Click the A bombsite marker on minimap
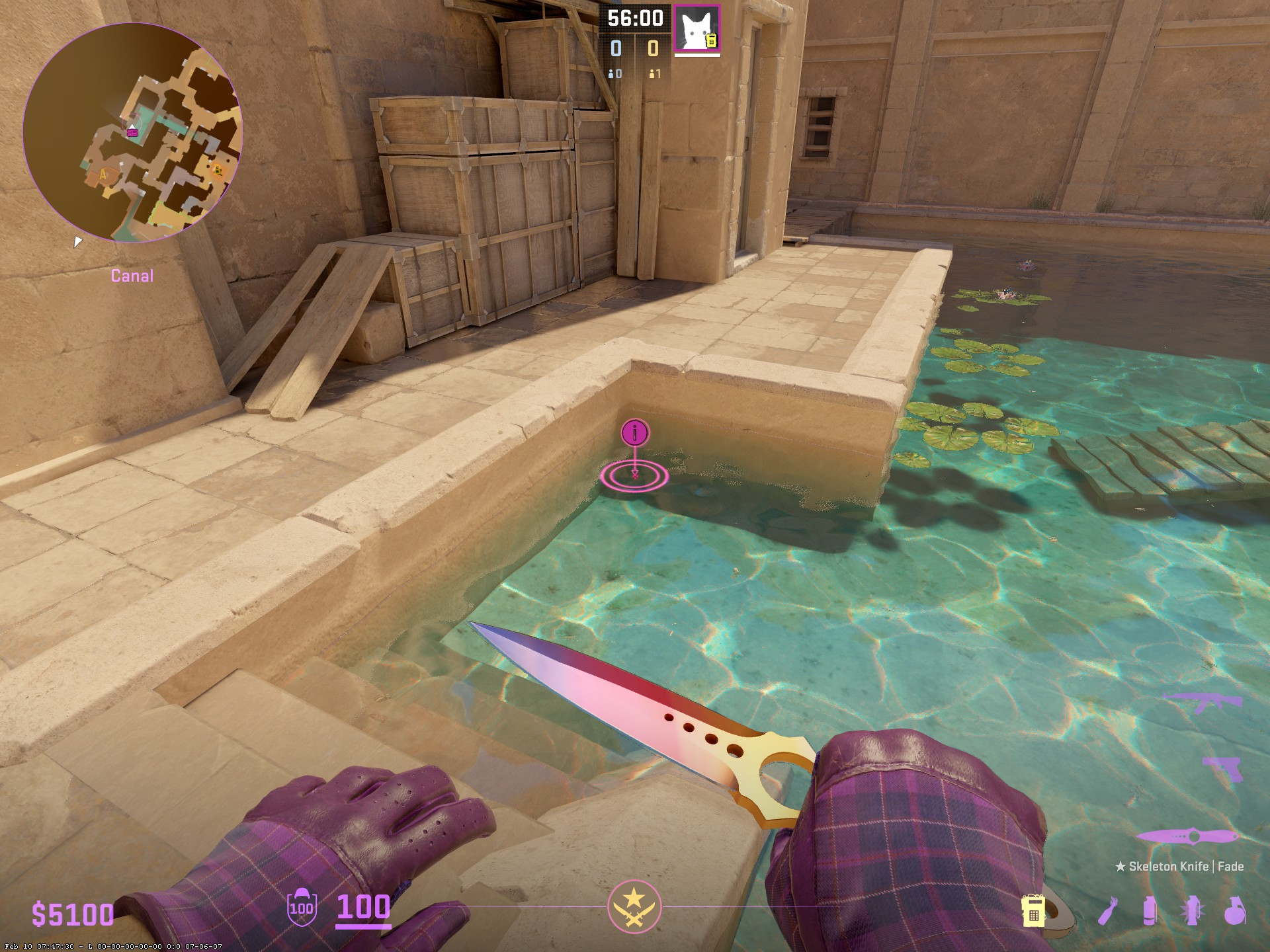This screenshot has width=1270, height=952. [104, 175]
